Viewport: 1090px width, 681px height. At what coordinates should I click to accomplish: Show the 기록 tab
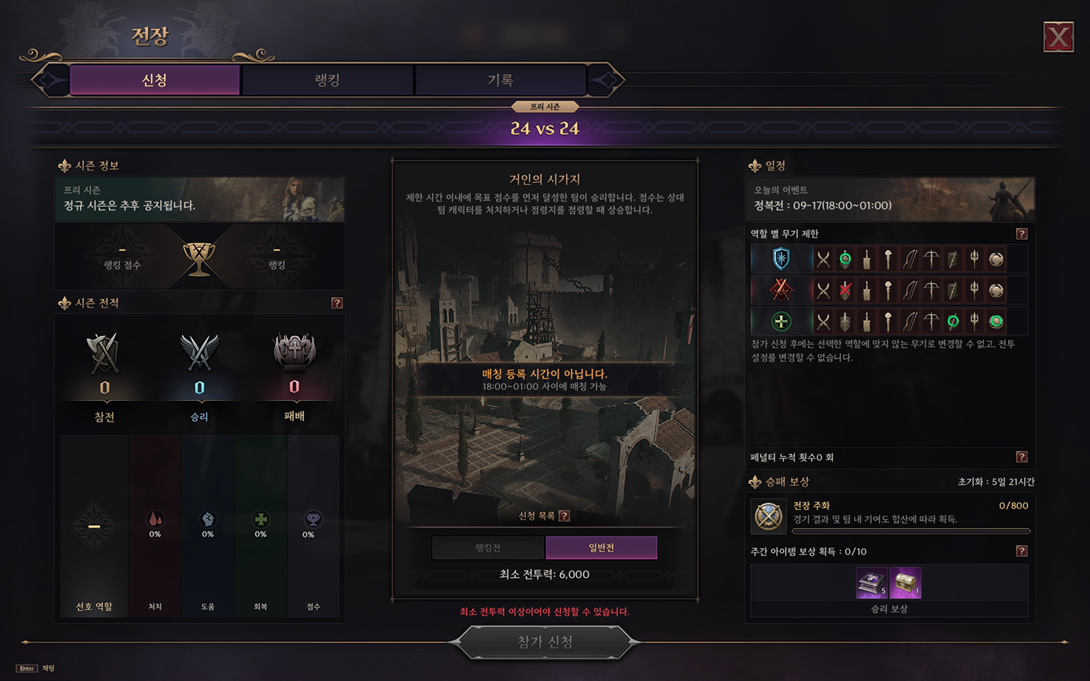pyautogui.click(x=499, y=80)
